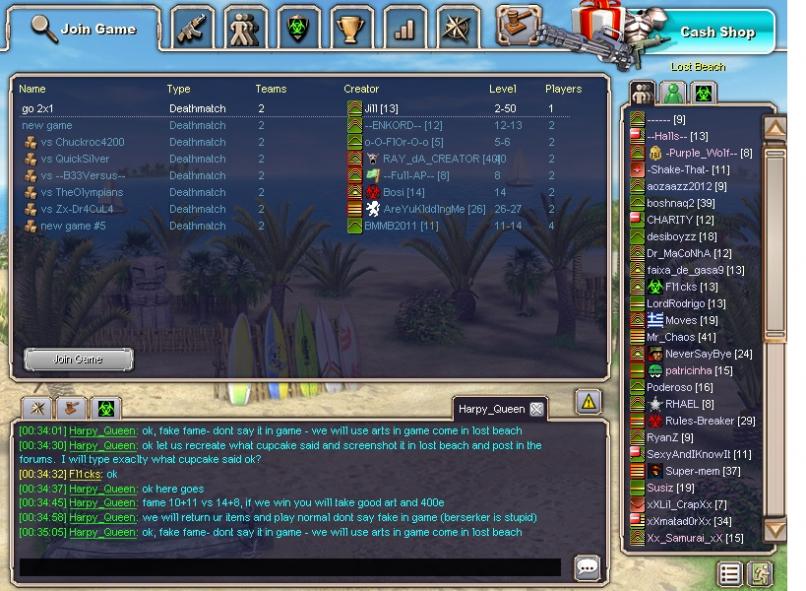Select the 'go 2x1' game row
806x591 pixels.
42,108
